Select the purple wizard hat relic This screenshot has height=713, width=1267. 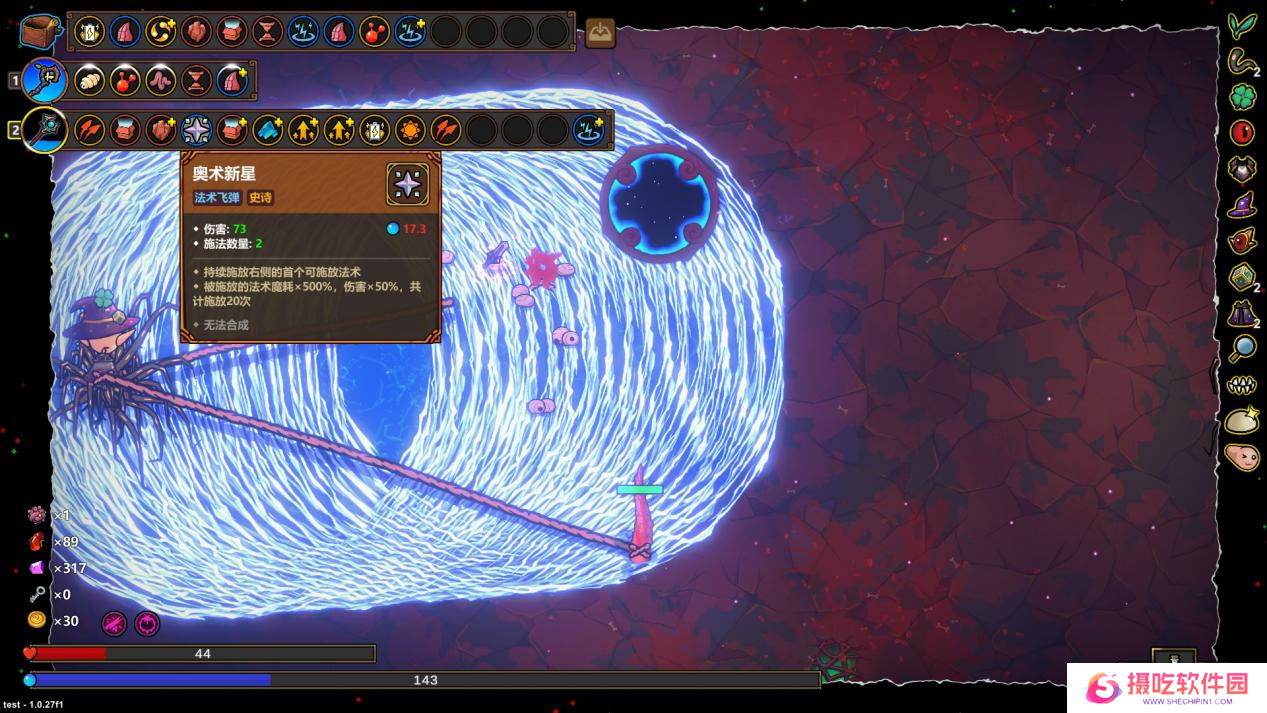pos(1242,205)
